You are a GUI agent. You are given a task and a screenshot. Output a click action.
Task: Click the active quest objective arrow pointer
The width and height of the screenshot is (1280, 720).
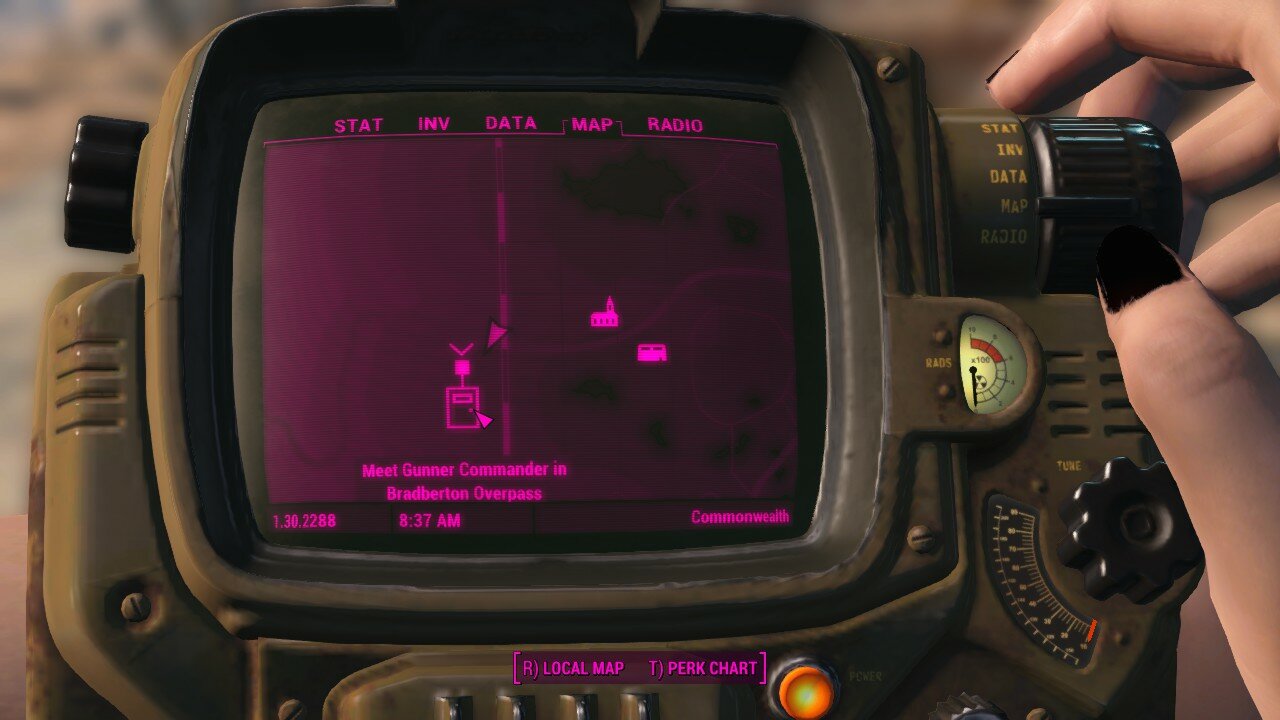point(486,418)
